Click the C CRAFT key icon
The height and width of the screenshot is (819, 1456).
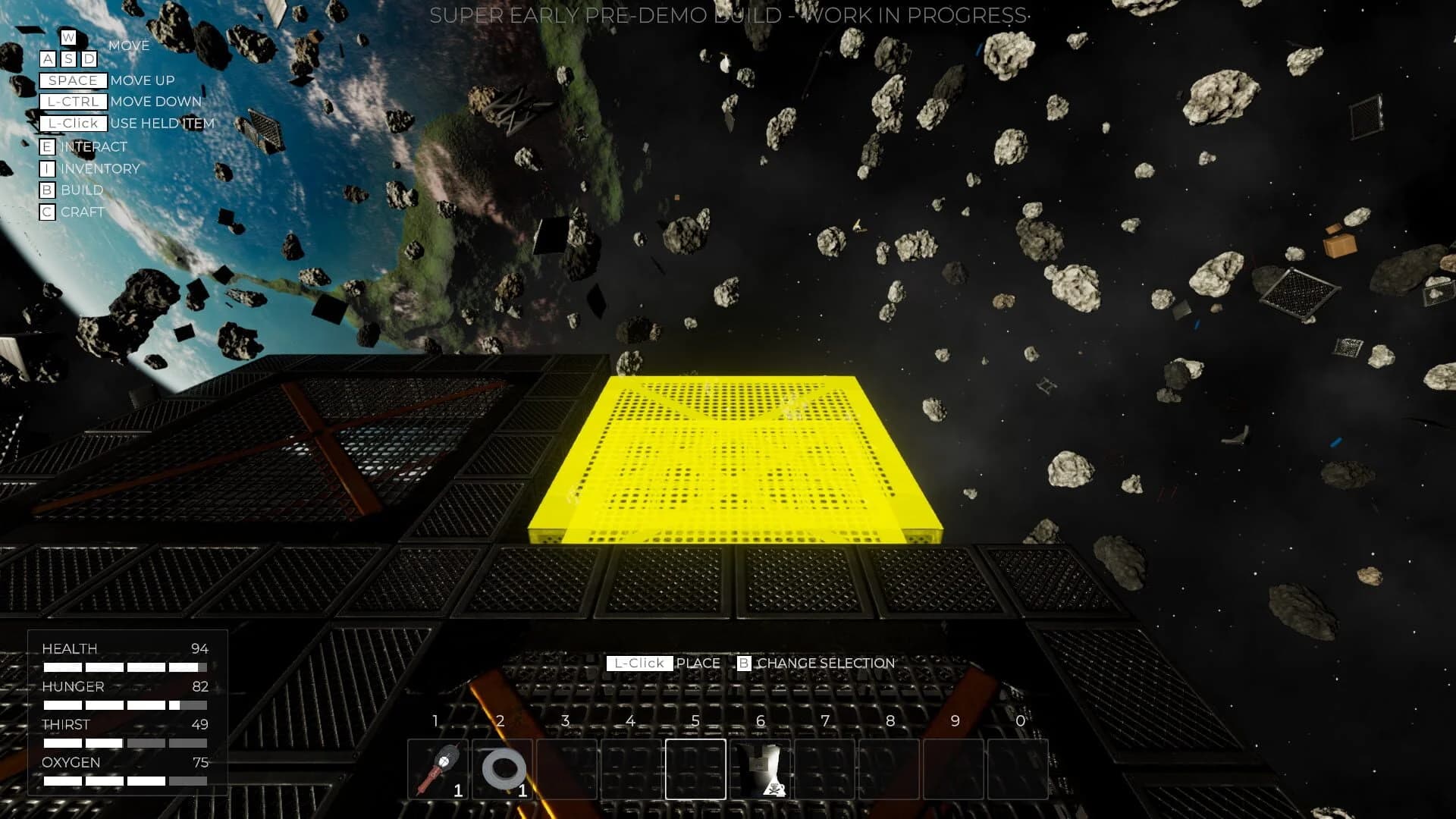(47, 212)
